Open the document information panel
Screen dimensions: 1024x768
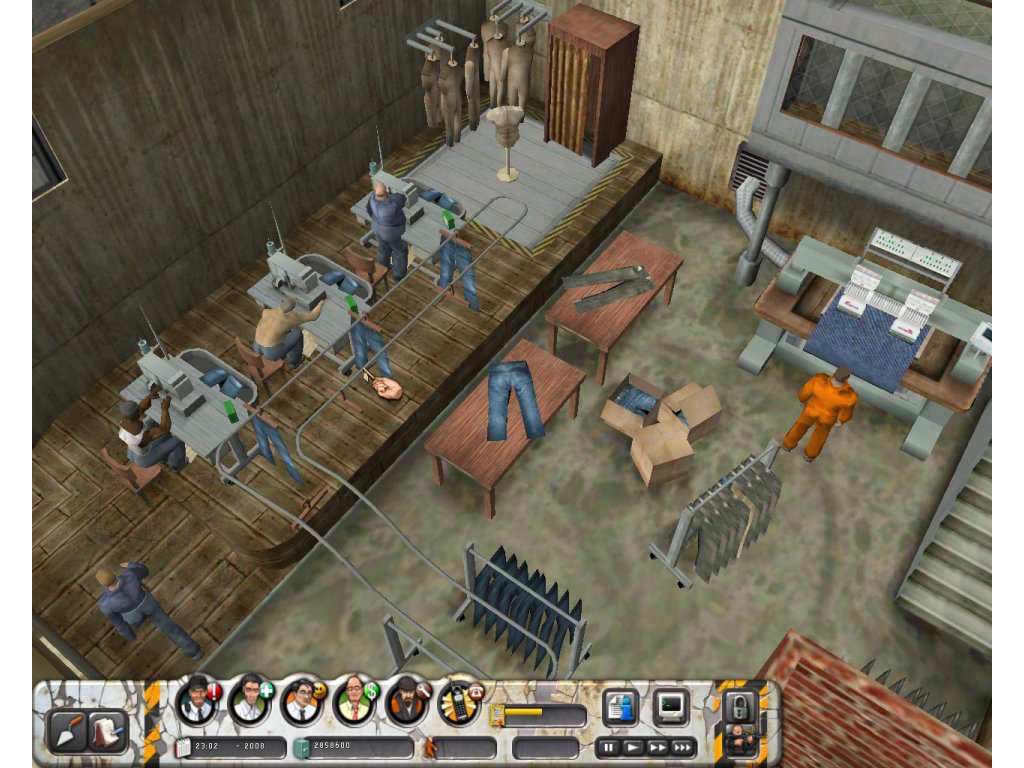pyautogui.click(x=620, y=708)
